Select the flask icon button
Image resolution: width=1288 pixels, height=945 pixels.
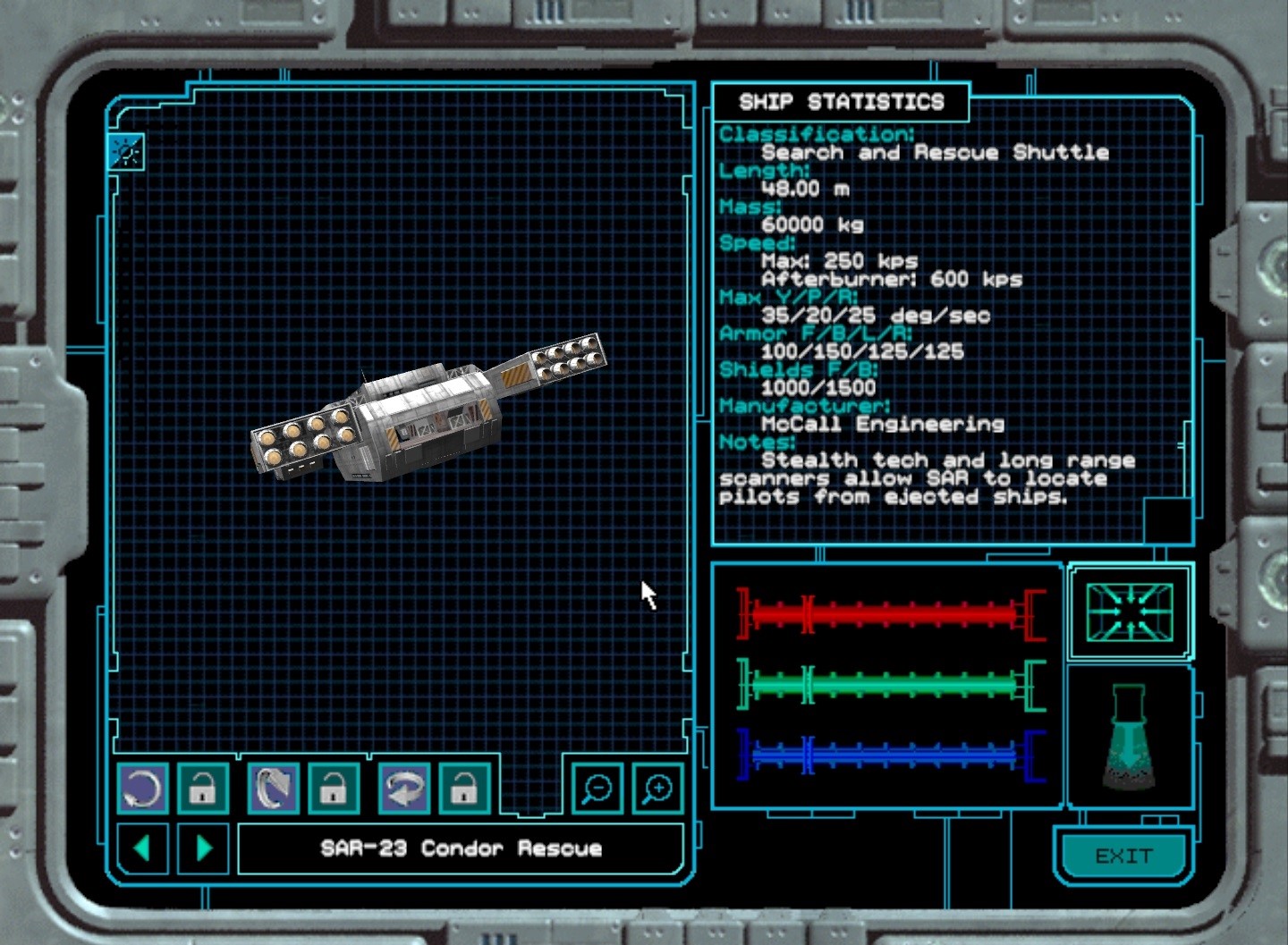(x=1129, y=738)
